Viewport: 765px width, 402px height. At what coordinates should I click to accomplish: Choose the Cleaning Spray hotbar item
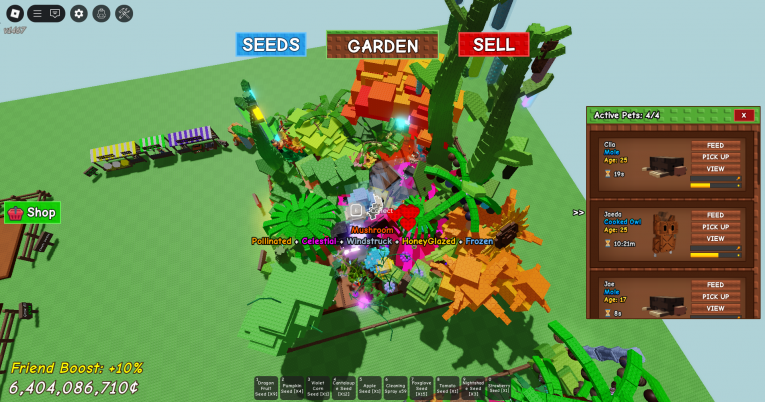395,388
